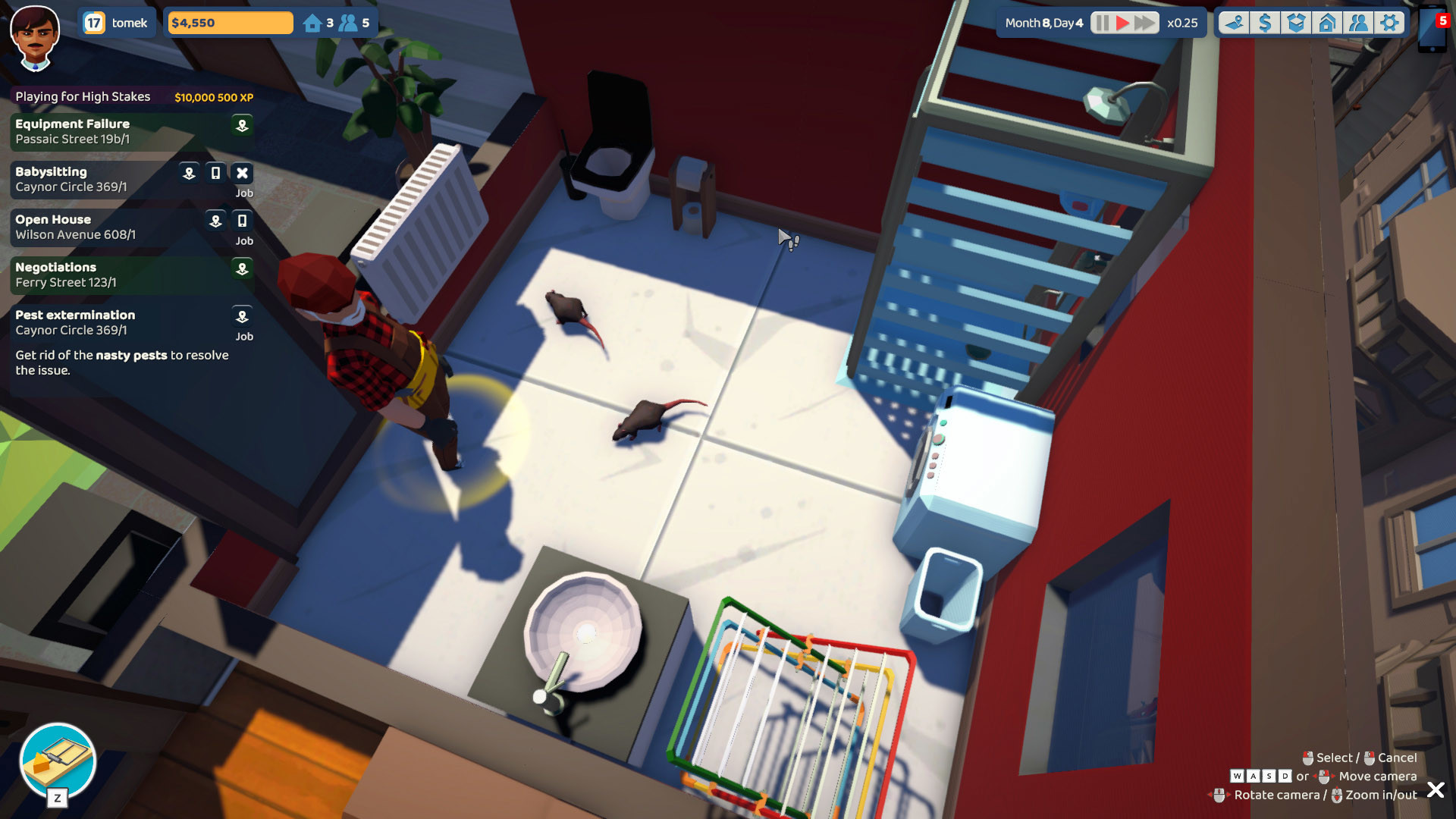Image resolution: width=1456 pixels, height=819 pixels.
Task: Locate the Negotiations on Ferry Street
Action: [x=242, y=269]
